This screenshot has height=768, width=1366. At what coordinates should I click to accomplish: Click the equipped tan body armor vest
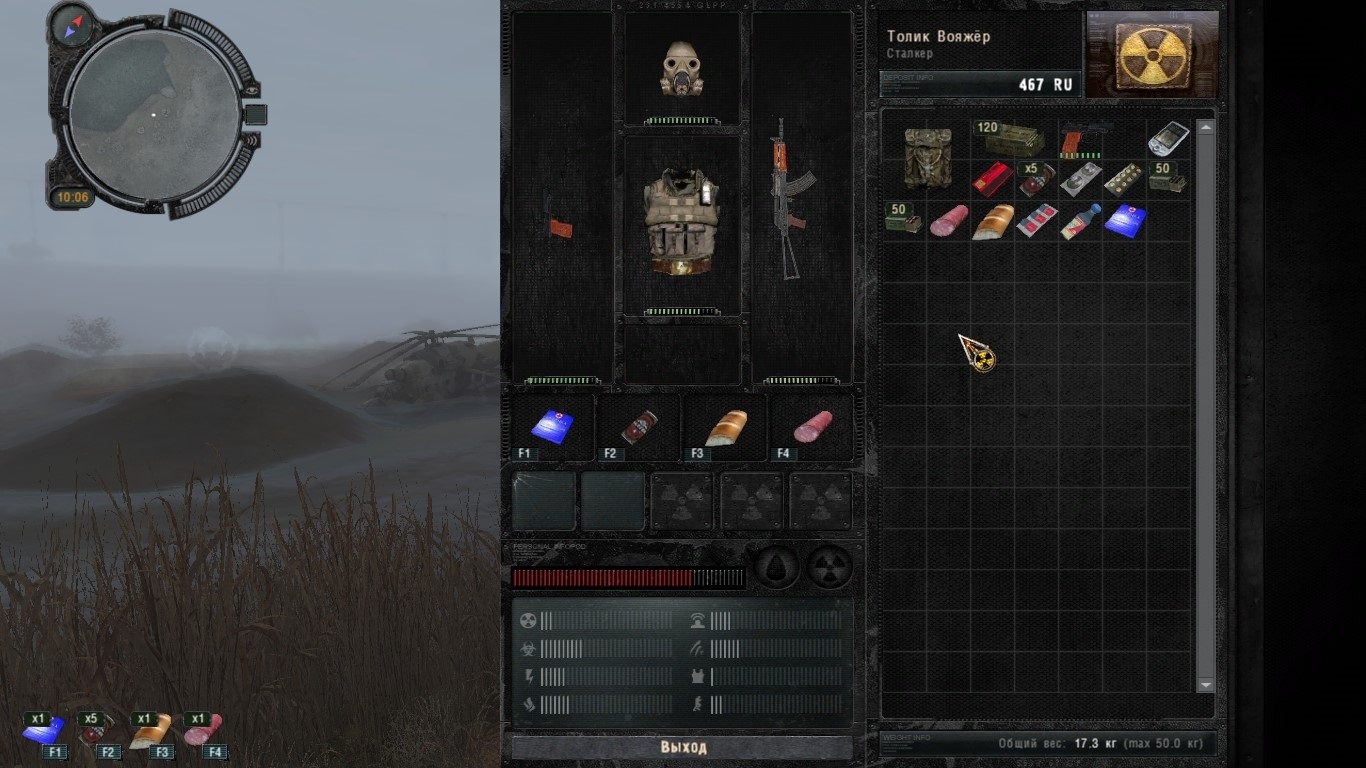[682, 222]
